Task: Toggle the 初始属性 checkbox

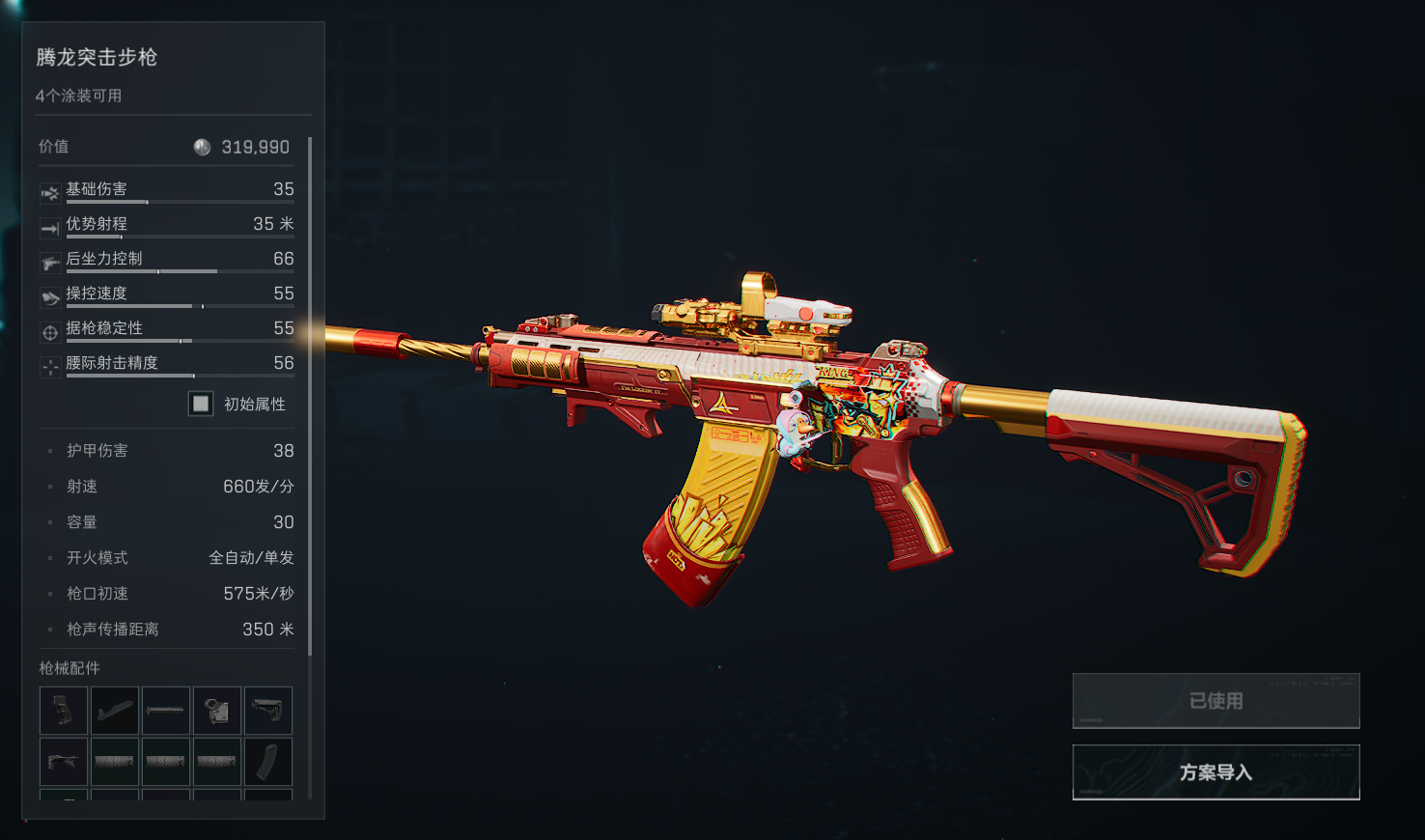Action: tap(201, 404)
